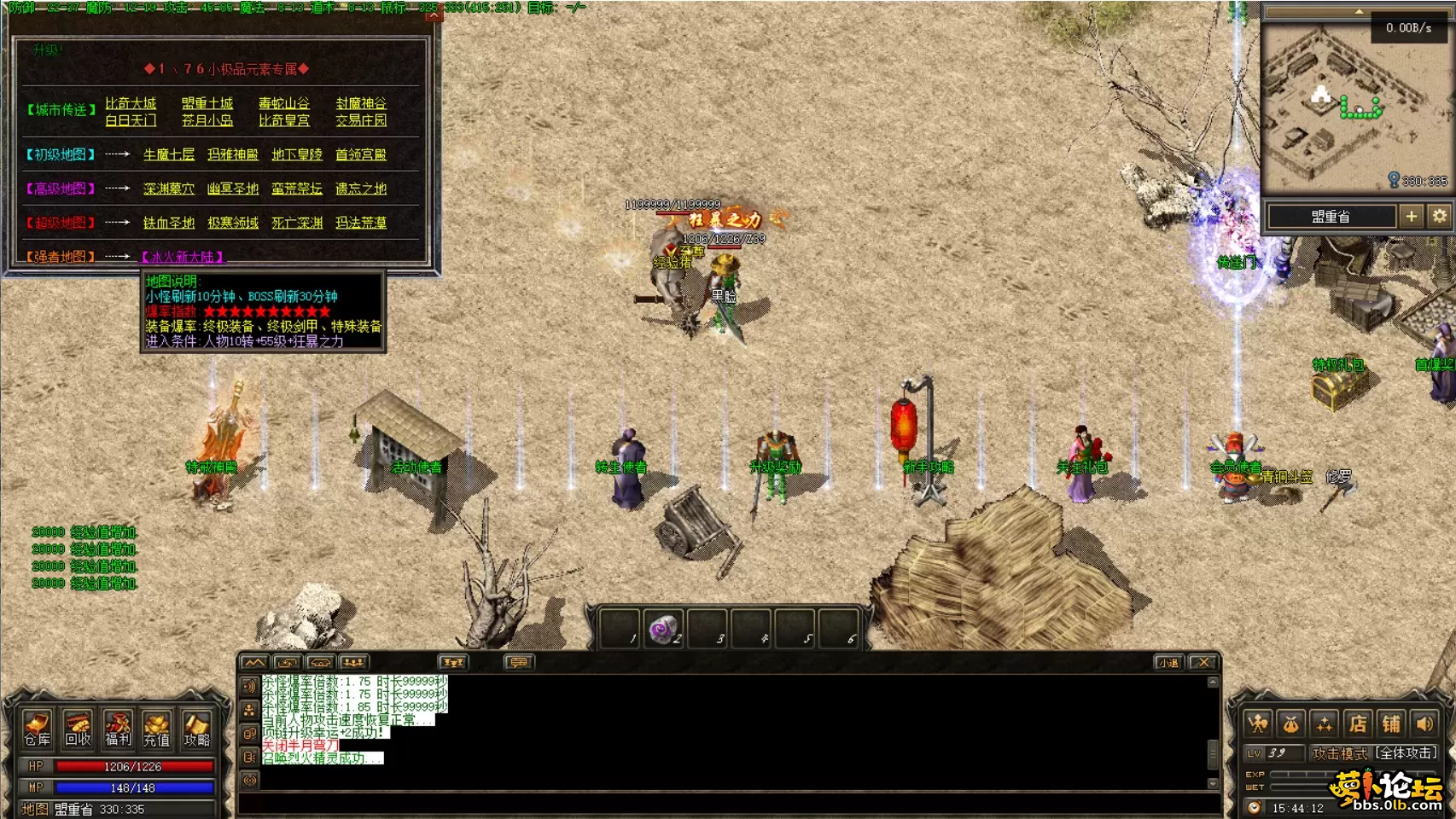Image resolution: width=1456 pixels, height=819 pixels.
Task: View the 攻略 guide scroll
Action: tap(197, 729)
